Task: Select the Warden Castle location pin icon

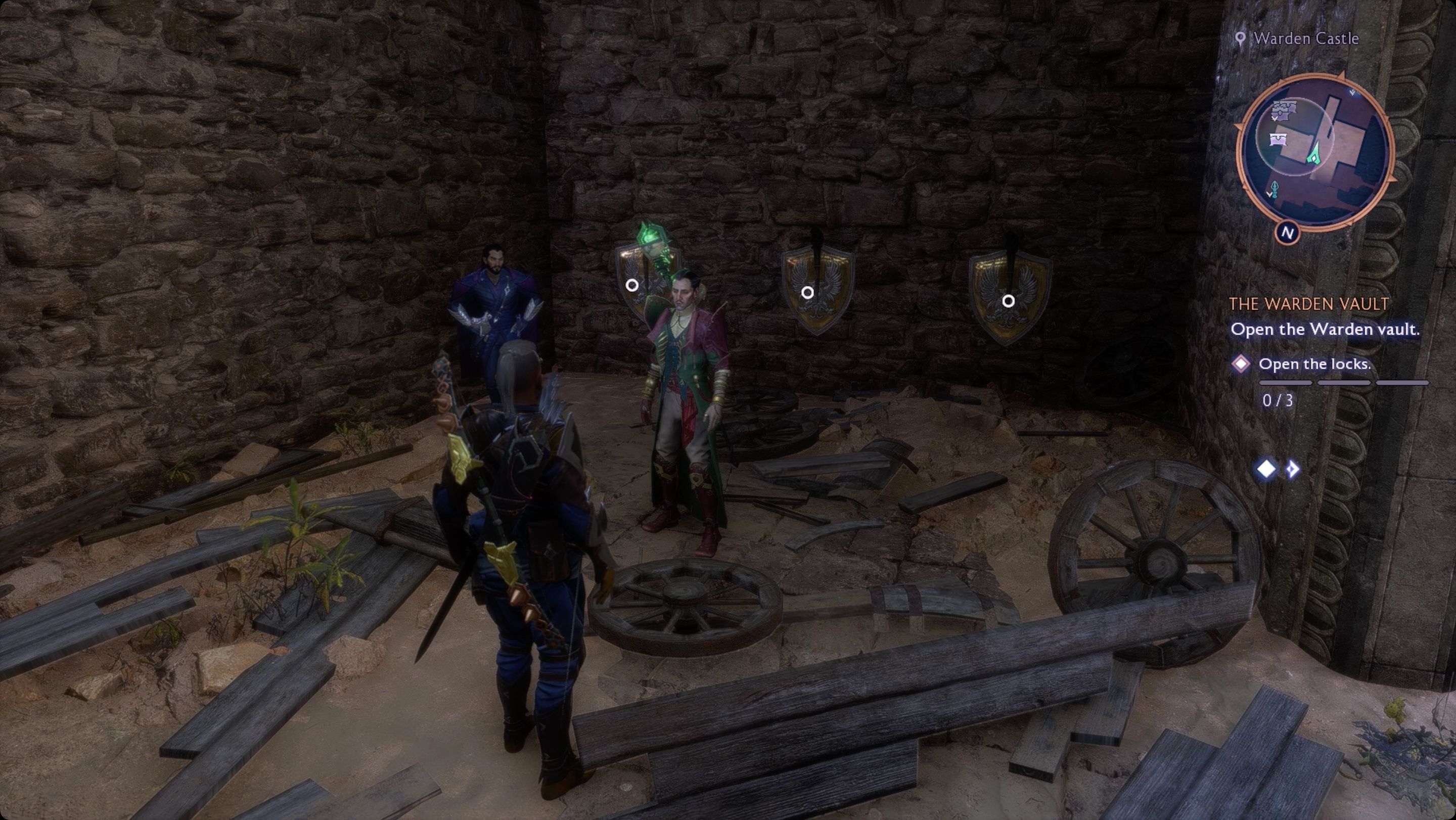Action: click(x=1241, y=37)
